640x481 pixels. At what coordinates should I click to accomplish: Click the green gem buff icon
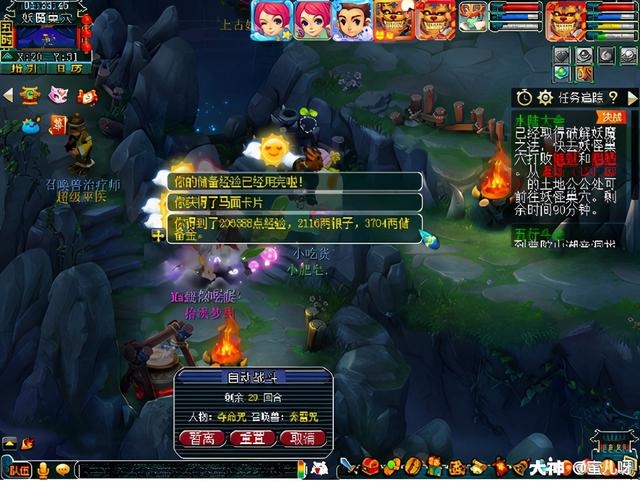(x=561, y=73)
